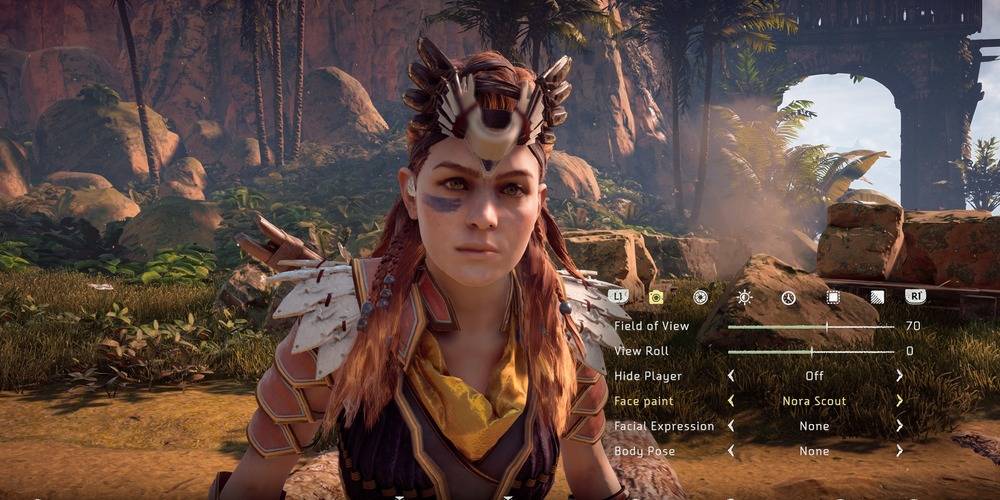Image resolution: width=1000 pixels, height=500 pixels.
Task: Click the View Roll slider track
Action: point(810,351)
